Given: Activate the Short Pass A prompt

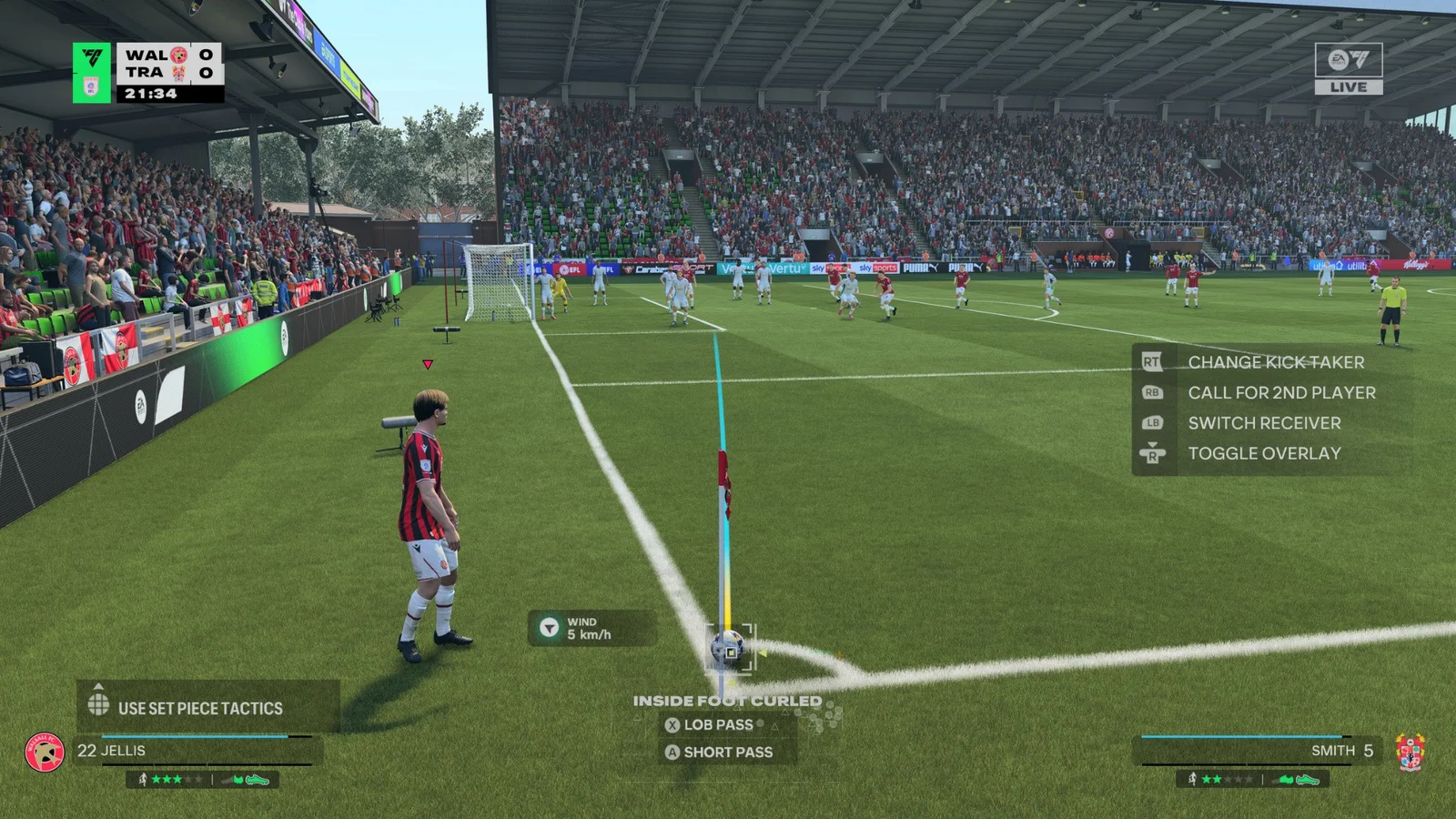Looking at the screenshot, I should coord(672,753).
